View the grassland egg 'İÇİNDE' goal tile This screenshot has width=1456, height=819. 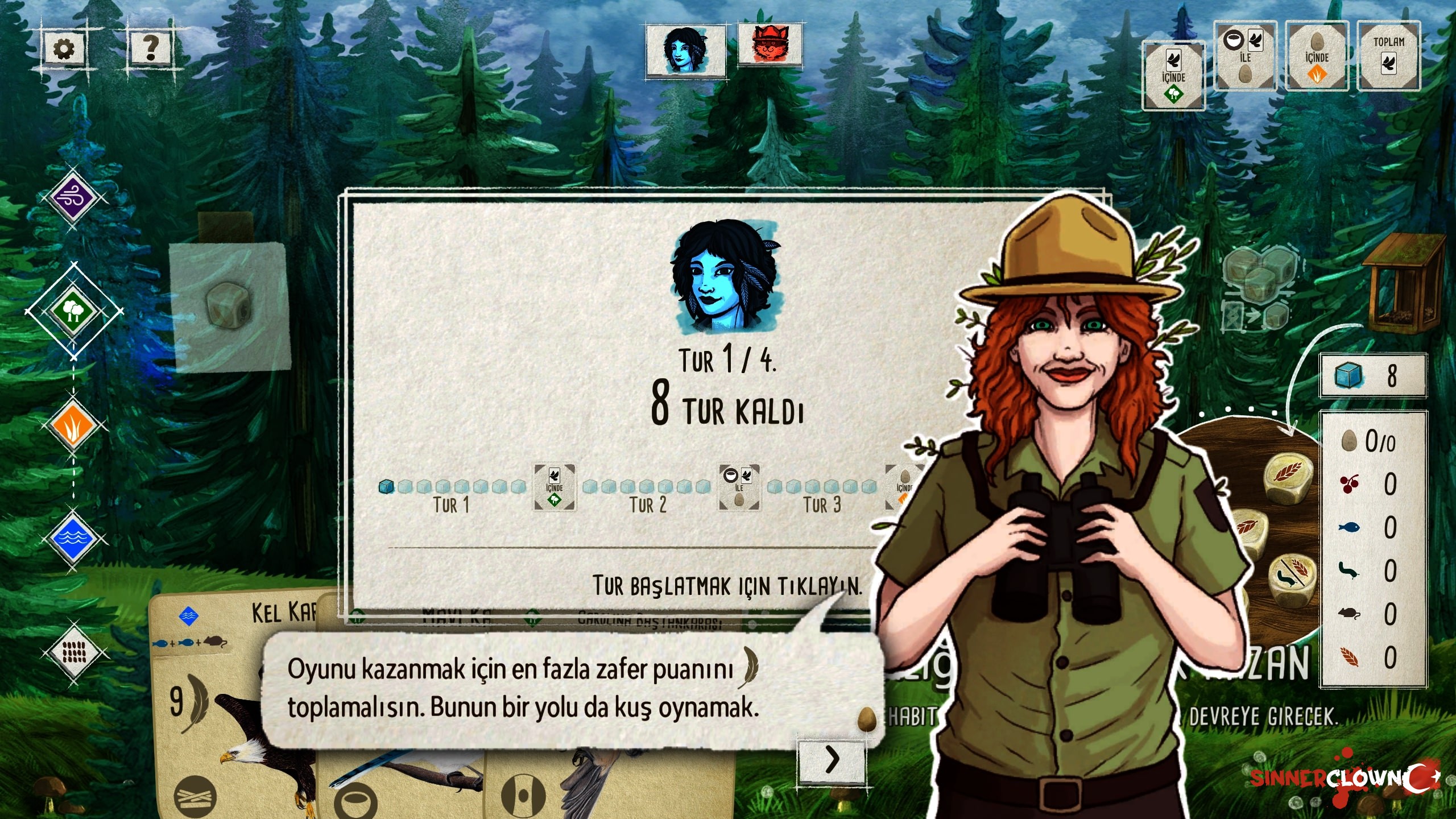1317,56
